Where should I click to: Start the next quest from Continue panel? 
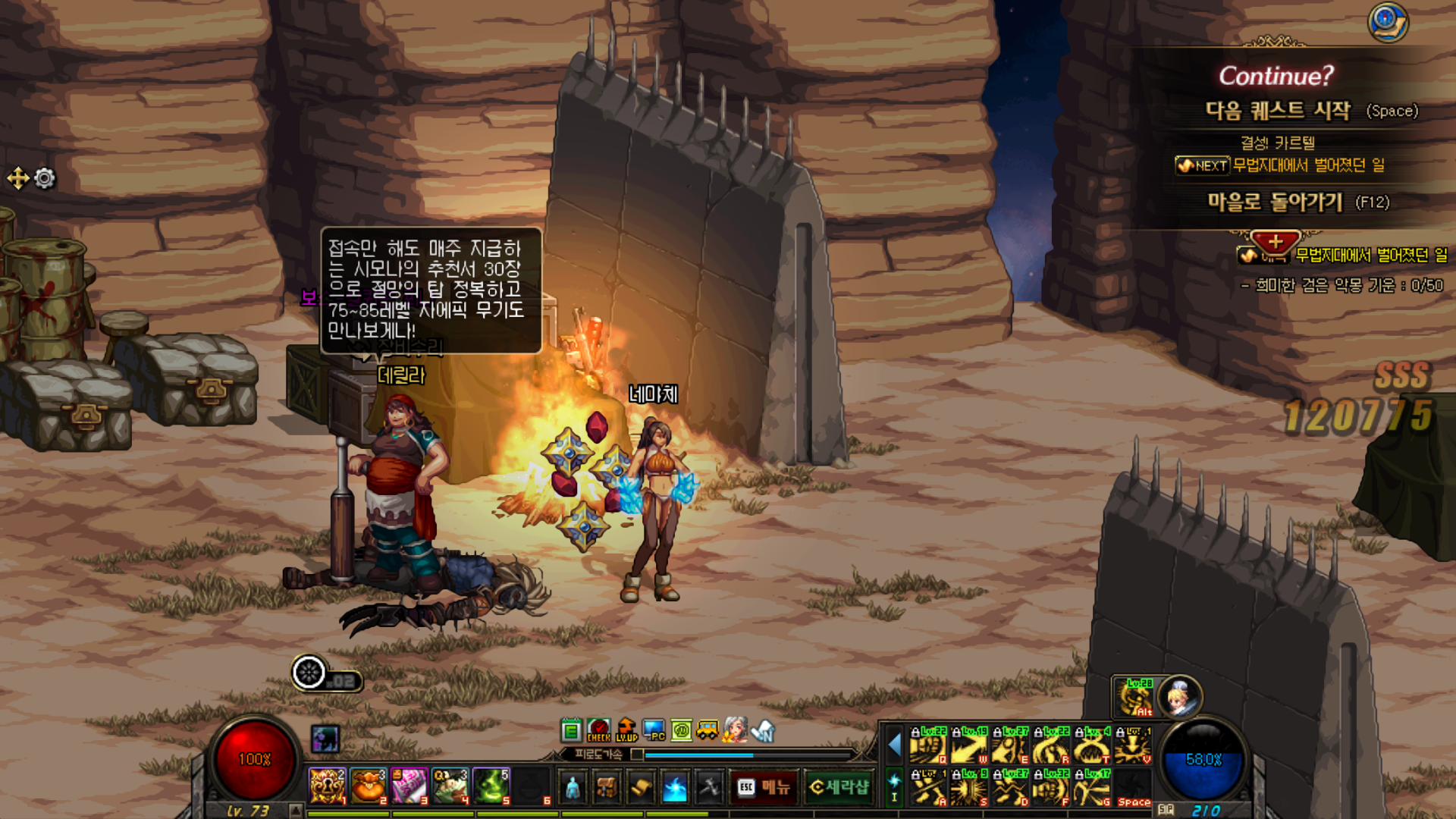pyautogui.click(x=1278, y=111)
